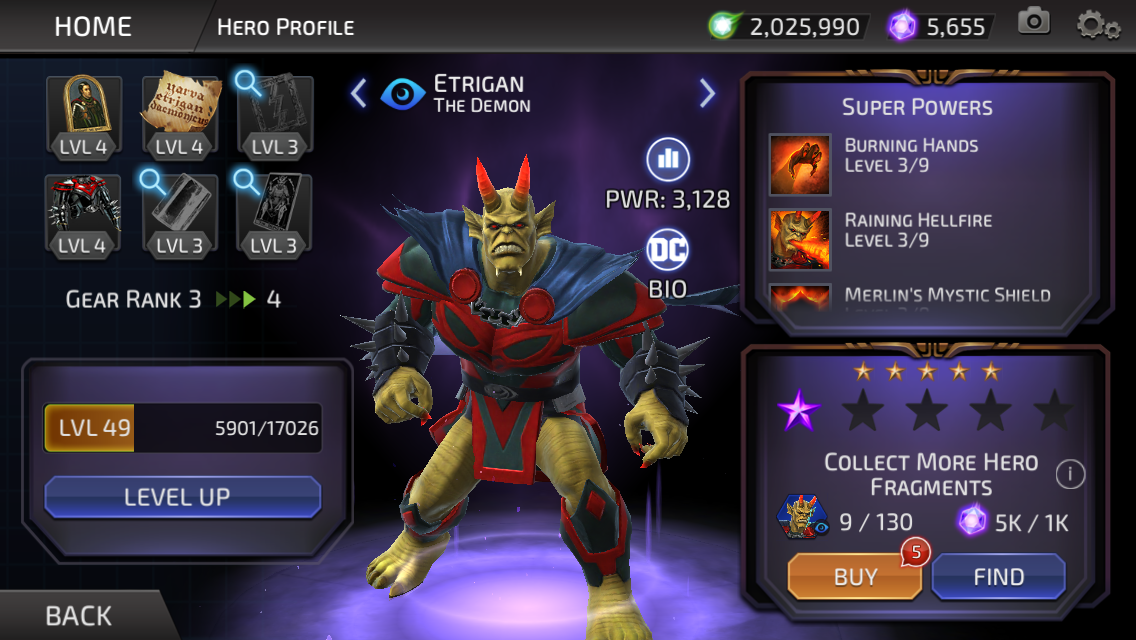1136x640 pixels.
Task: Tap the LEVEL UP button
Action: point(182,497)
